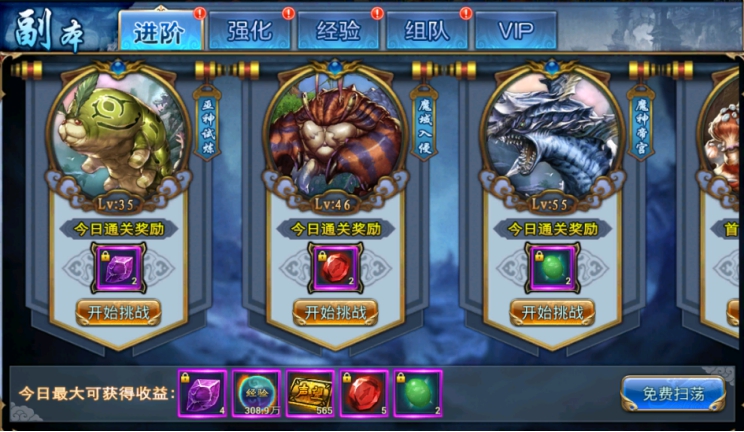
Task: Start the Lv:46 striped beast challenge
Action: click(x=335, y=311)
